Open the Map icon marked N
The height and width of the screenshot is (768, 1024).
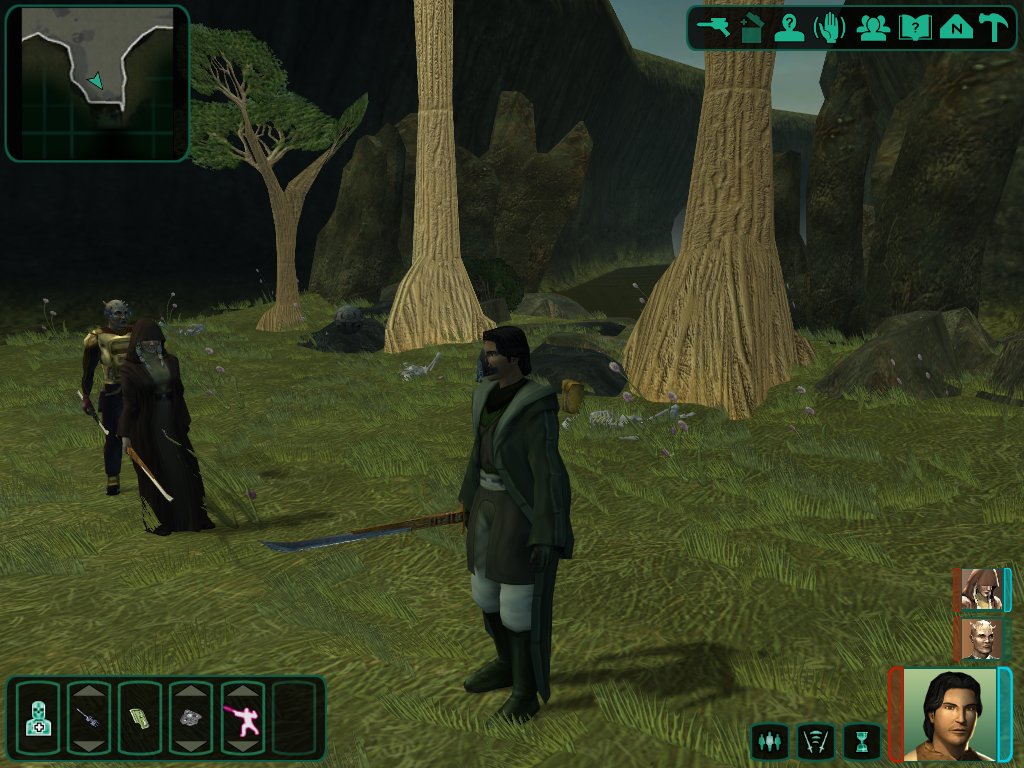pyautogui.click(x=955, y=27)
